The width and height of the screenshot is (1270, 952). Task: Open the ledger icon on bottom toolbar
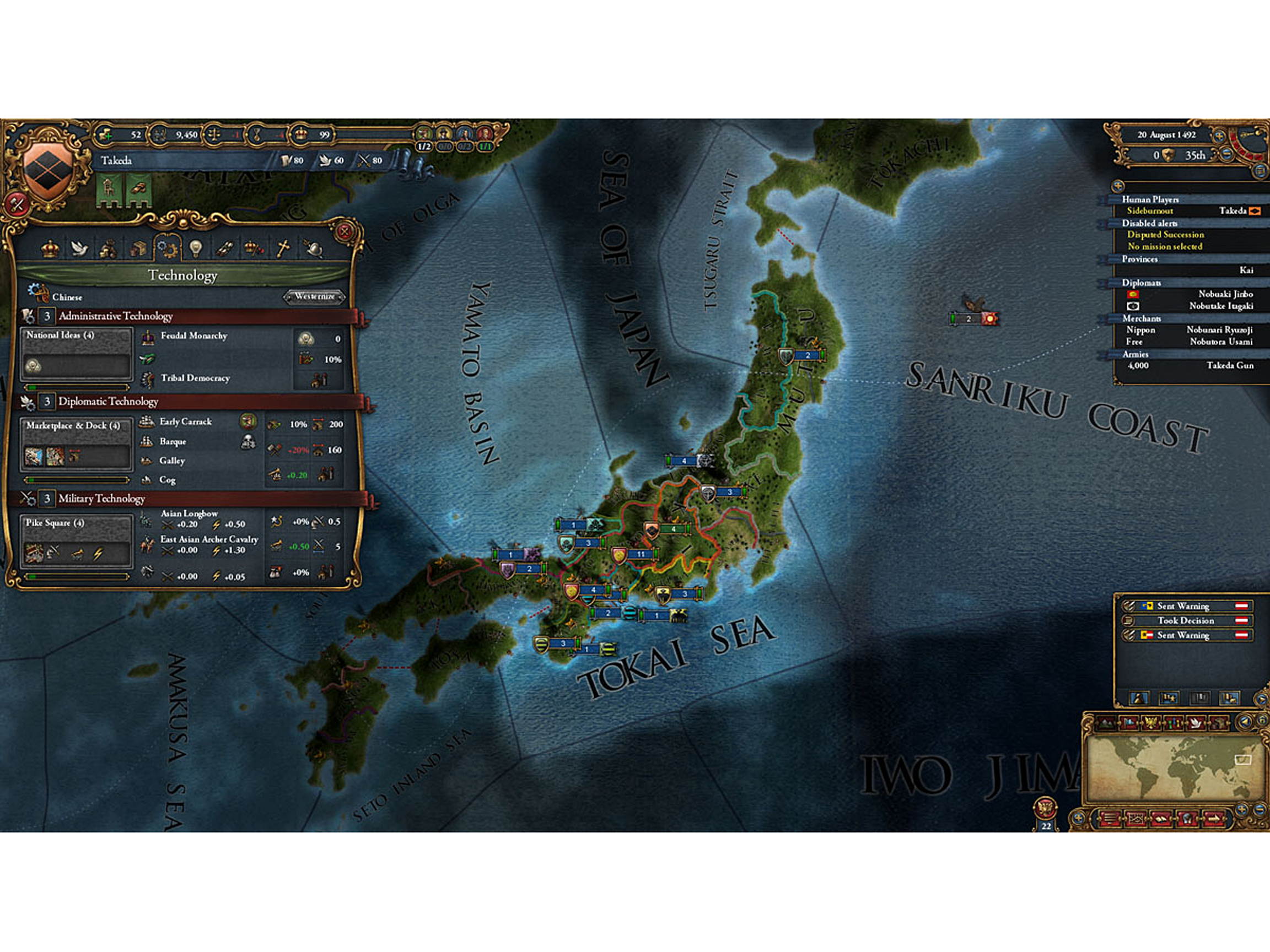click(x=1160, y=819)
